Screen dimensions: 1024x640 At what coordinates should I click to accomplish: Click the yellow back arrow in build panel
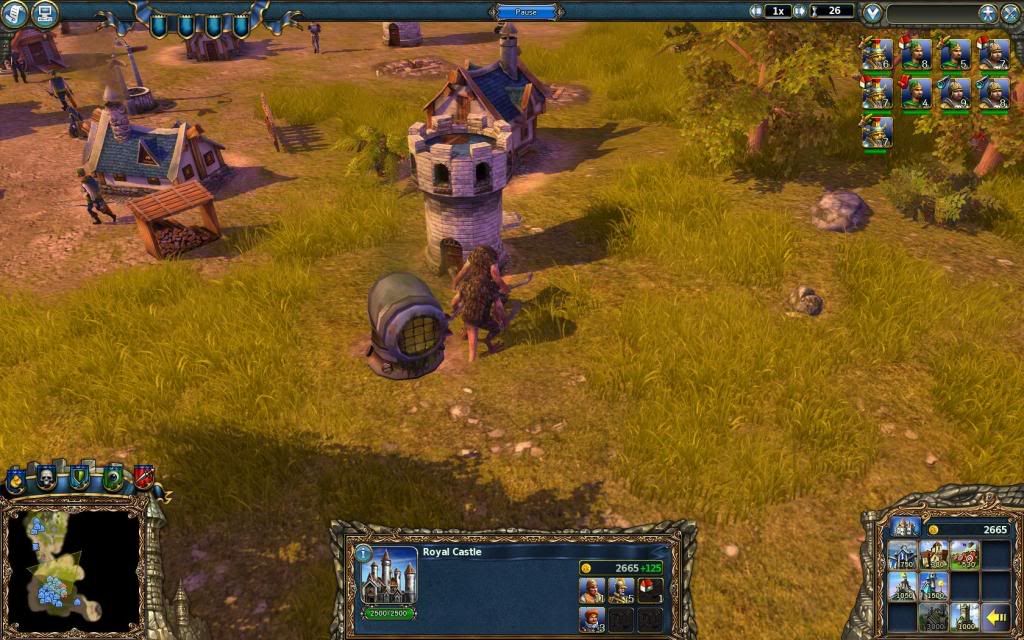point(995,615)
